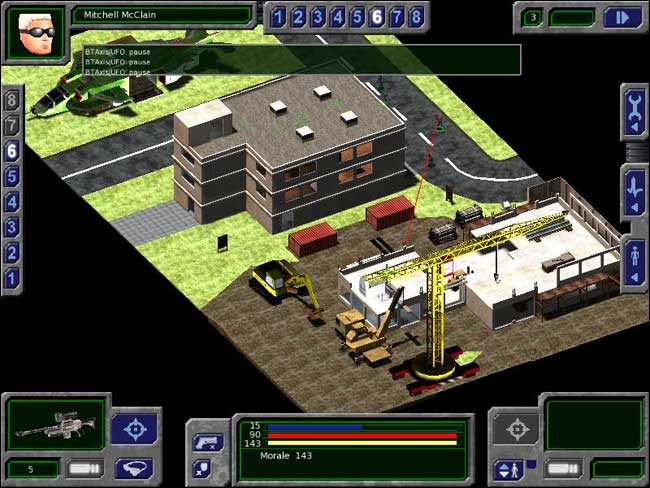Click the right-hand weapon reload magazine button

[565, 467]
